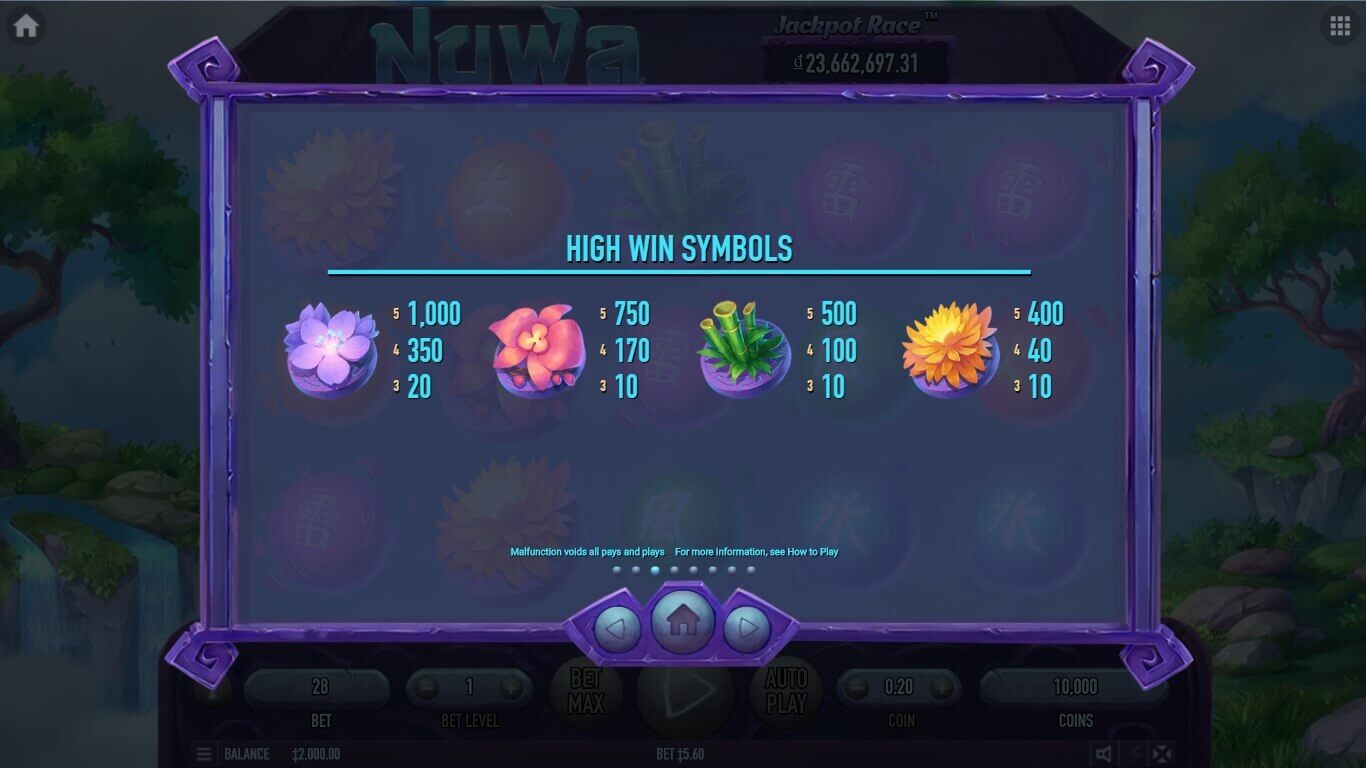Toggle the sound speaker icon
Screen dimensions: 1366x768
(x=1103, y=754)
